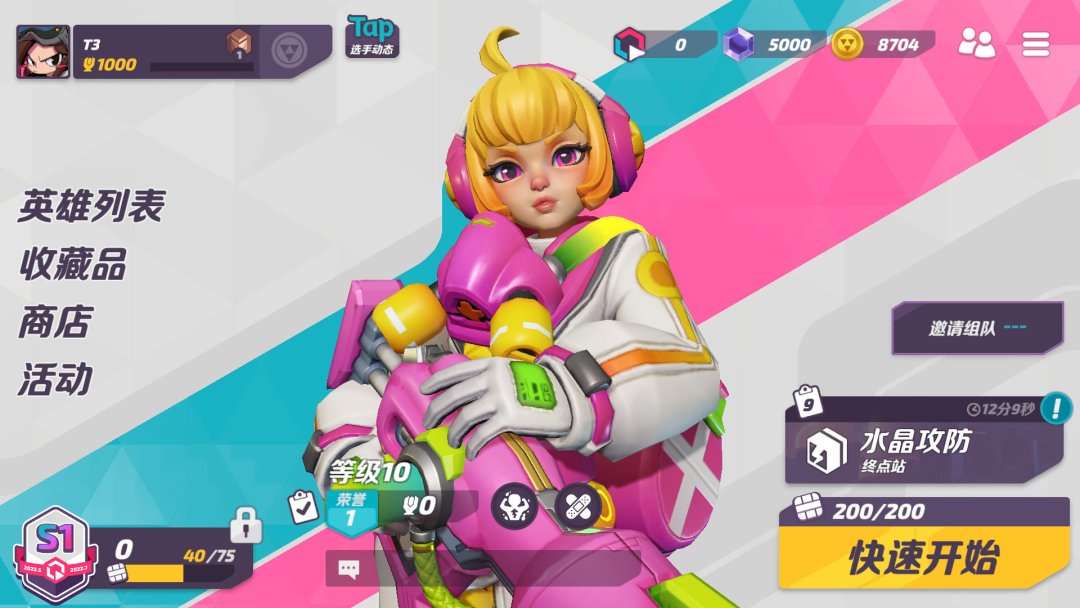Viewport: 1080px width, 608px height.
Task: Open the clipboard checklist quest icon
Action: pos(303,506)
